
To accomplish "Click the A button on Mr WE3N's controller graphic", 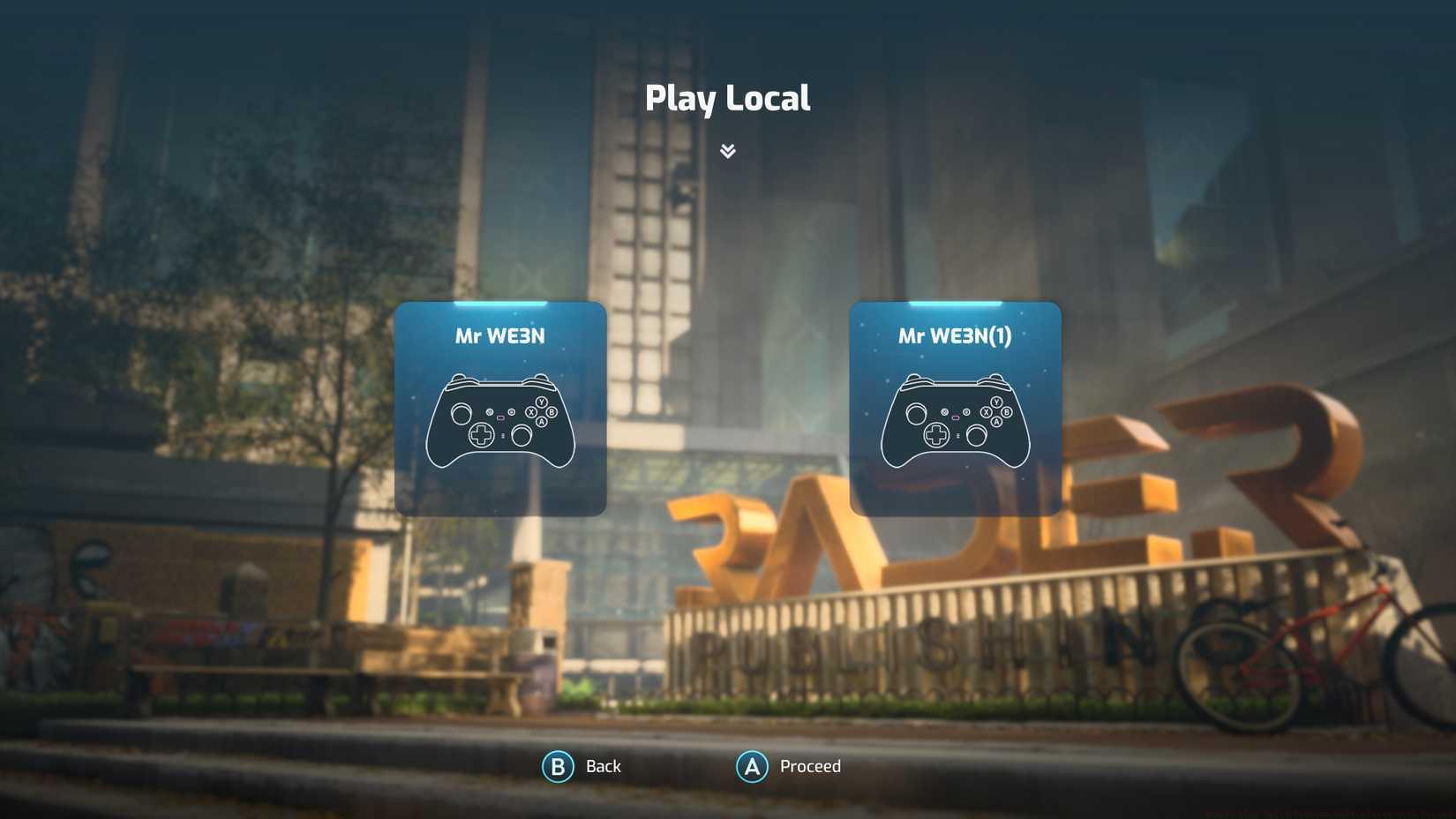I will 541,421.
